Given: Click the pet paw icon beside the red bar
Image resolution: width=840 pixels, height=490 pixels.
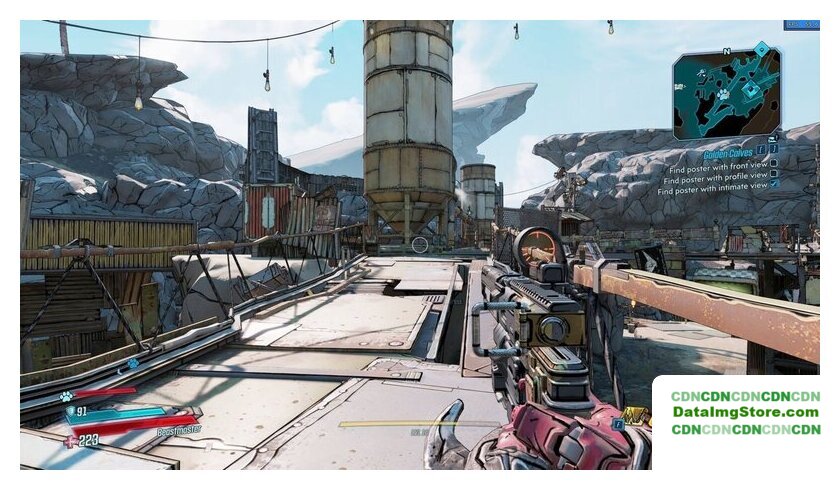Looking at the screenshot, I should pos(65,396).
